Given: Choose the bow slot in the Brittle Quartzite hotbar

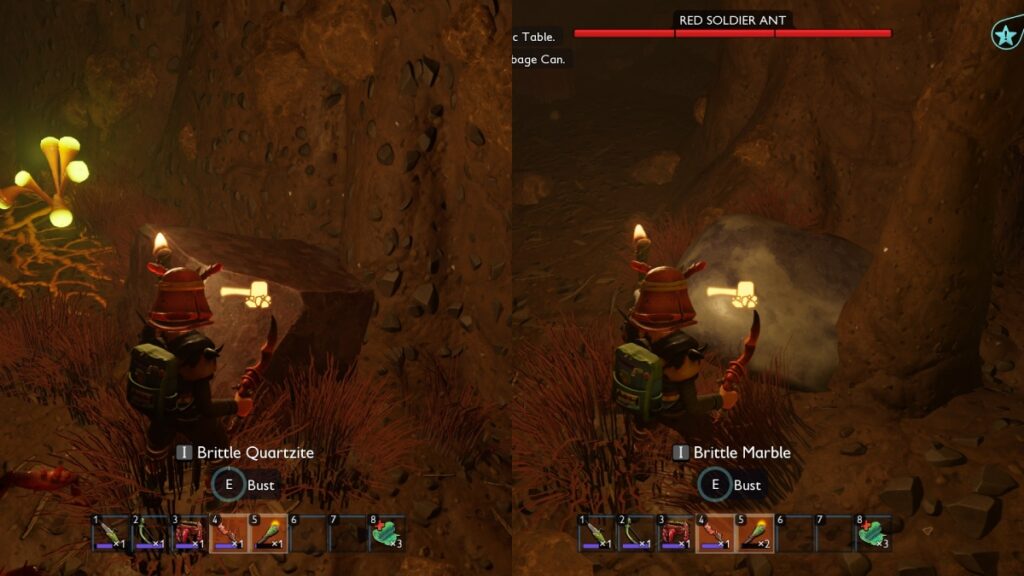Looking at the screenshot, I should [x=151, y=533].
